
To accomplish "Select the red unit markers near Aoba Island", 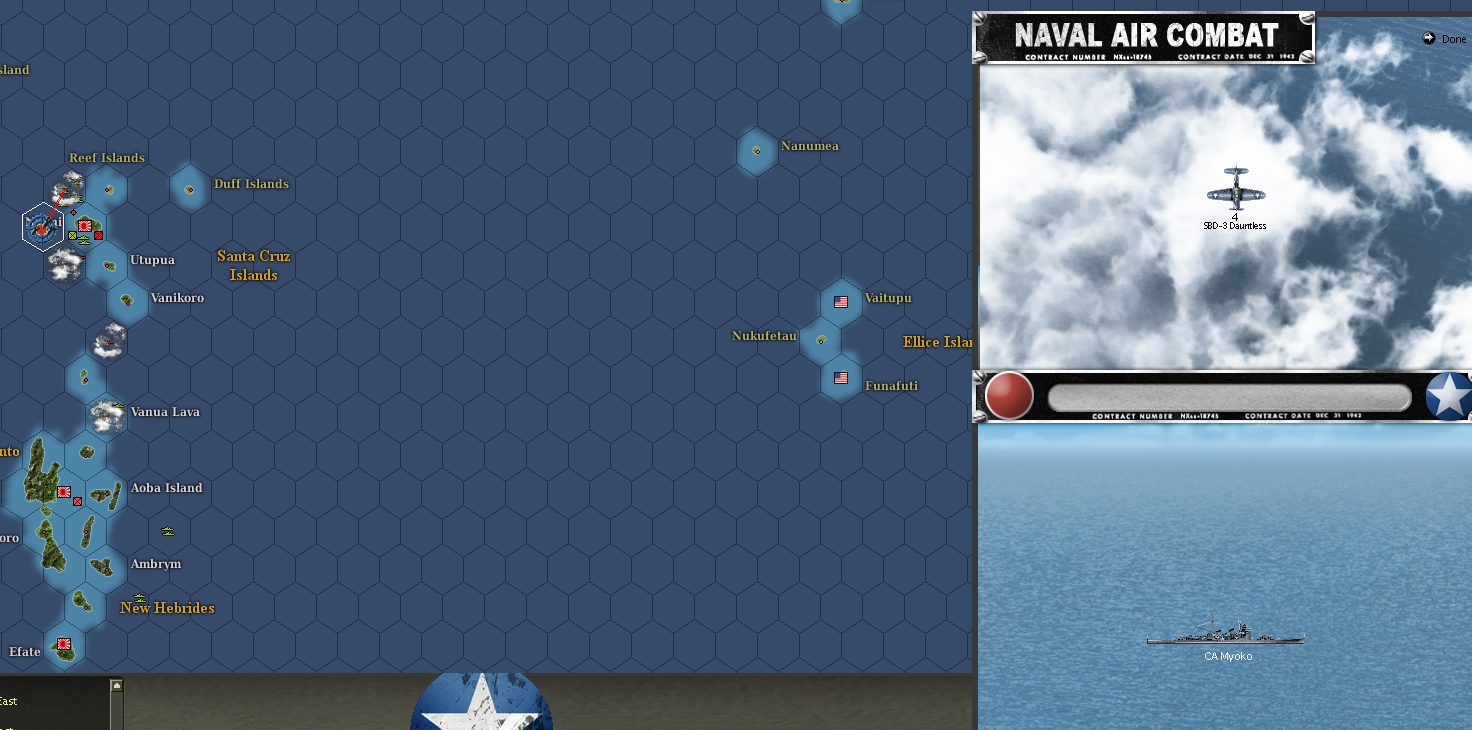I will (68, 496).
